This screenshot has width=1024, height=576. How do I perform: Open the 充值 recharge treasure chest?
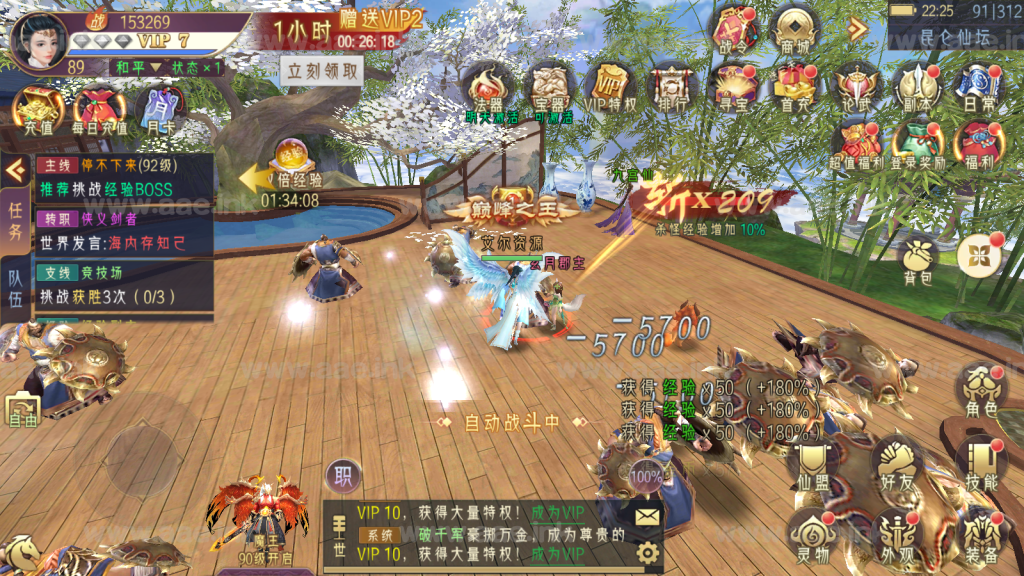[x=38, y=109]
